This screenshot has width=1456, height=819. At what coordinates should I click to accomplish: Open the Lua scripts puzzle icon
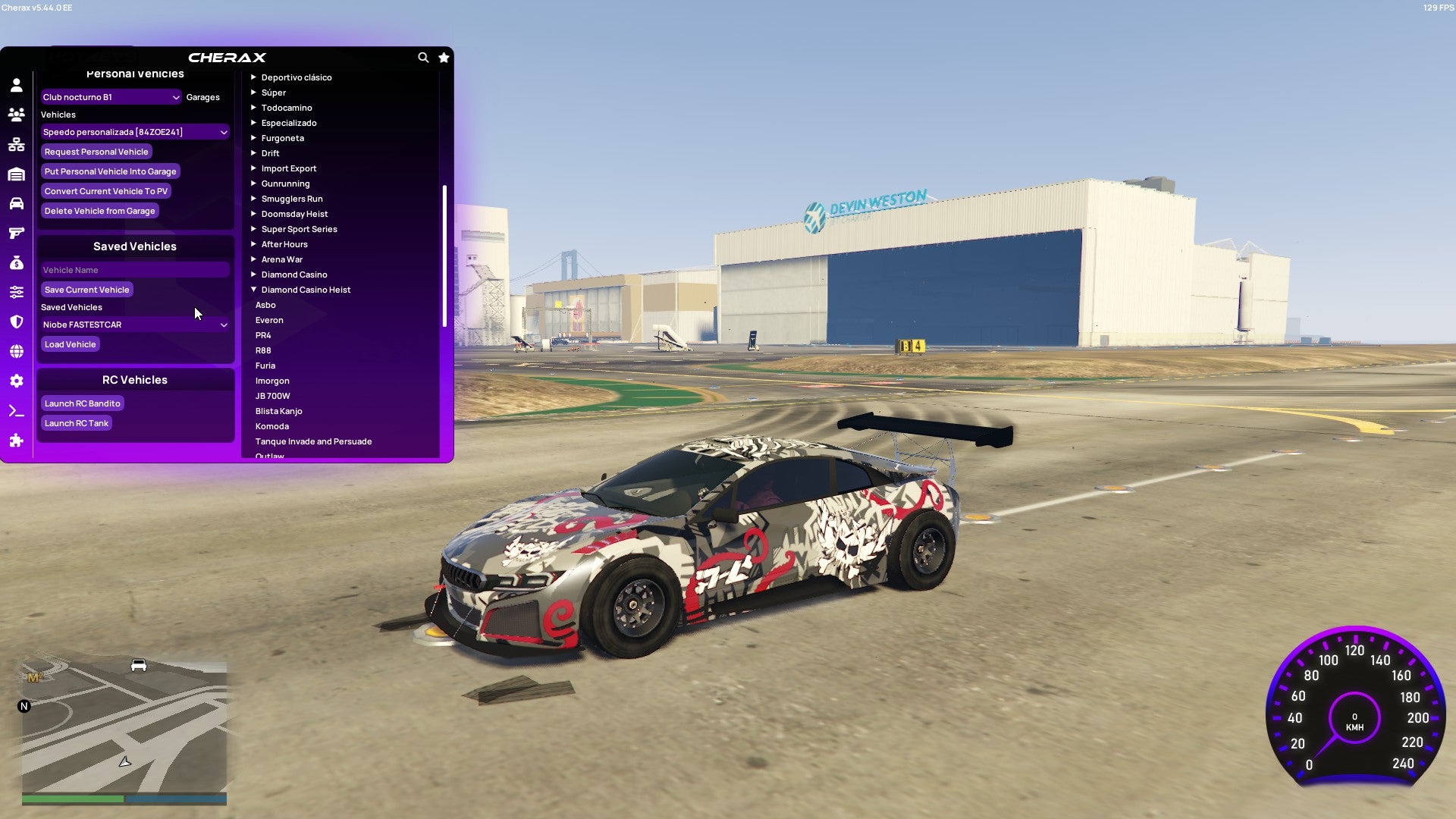point(16,440)
